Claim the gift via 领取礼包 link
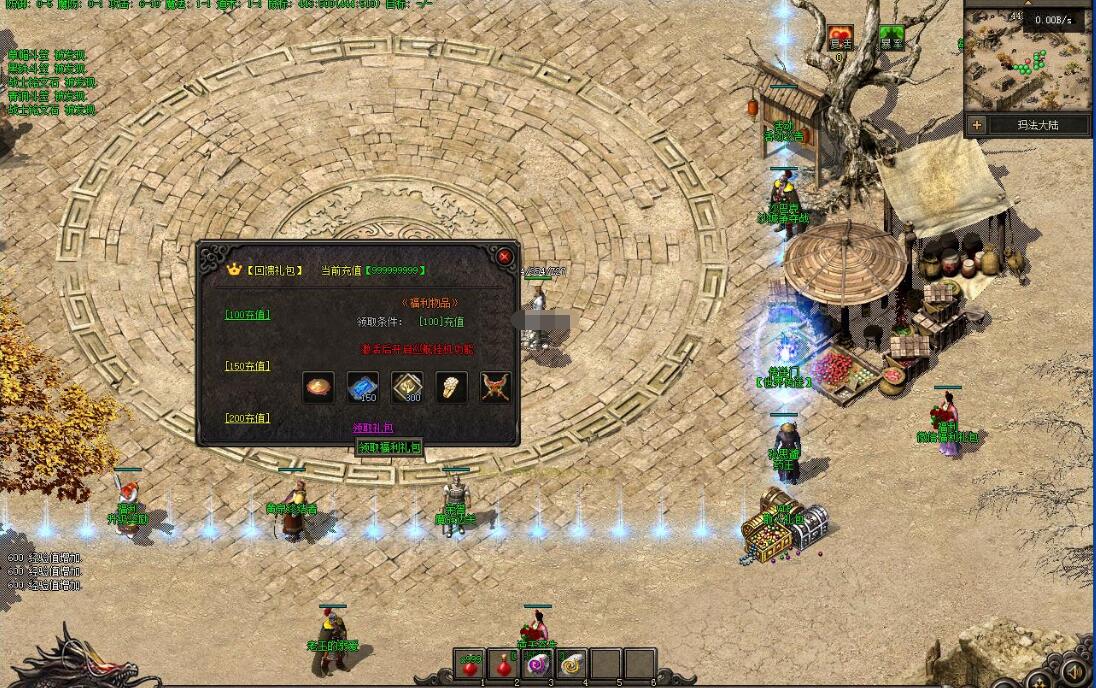Screen dimensions: 1096x688 click(x=373, y=428)
